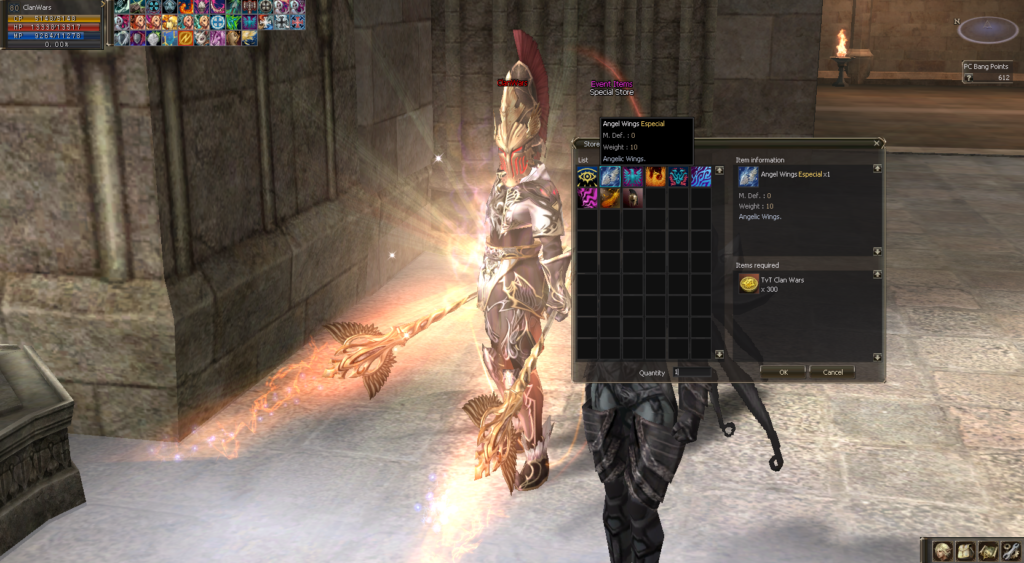Click the compass radar at top right
Image resolution: width=1024 pixels, height=563 pixels.
[x=987, y=30]
